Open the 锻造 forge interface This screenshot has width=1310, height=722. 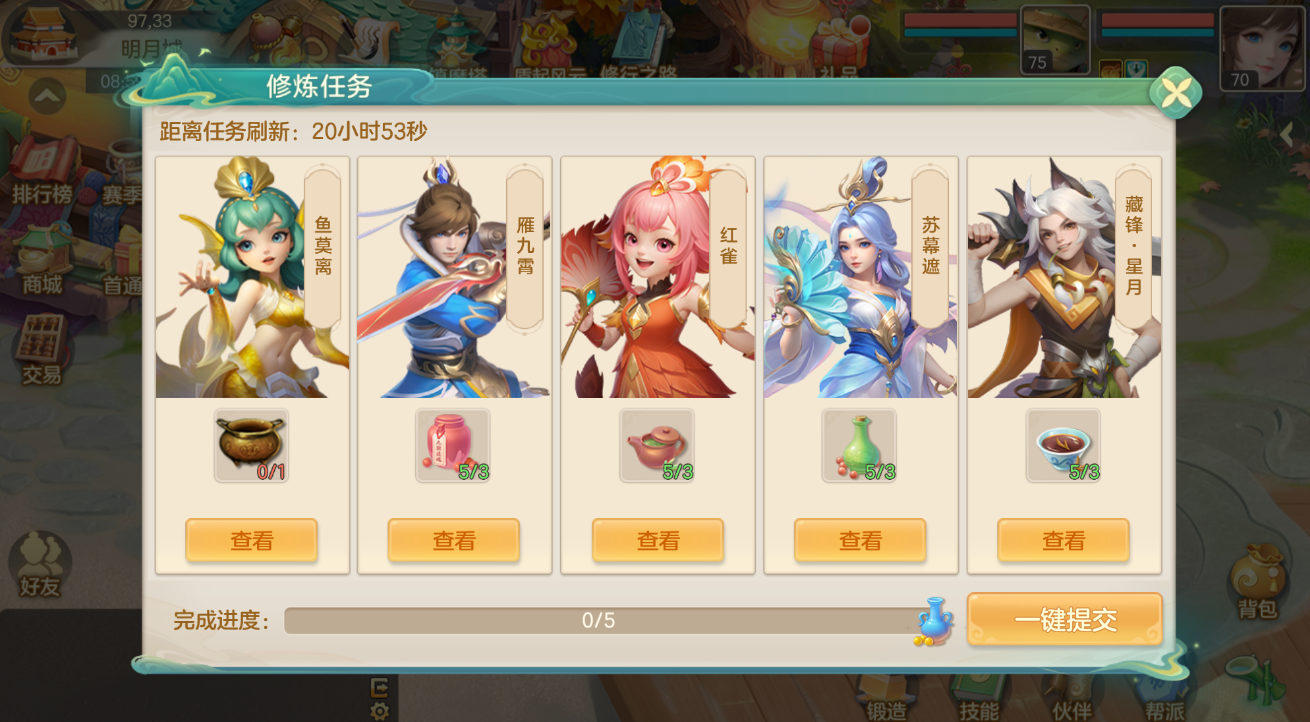(888, 701)
